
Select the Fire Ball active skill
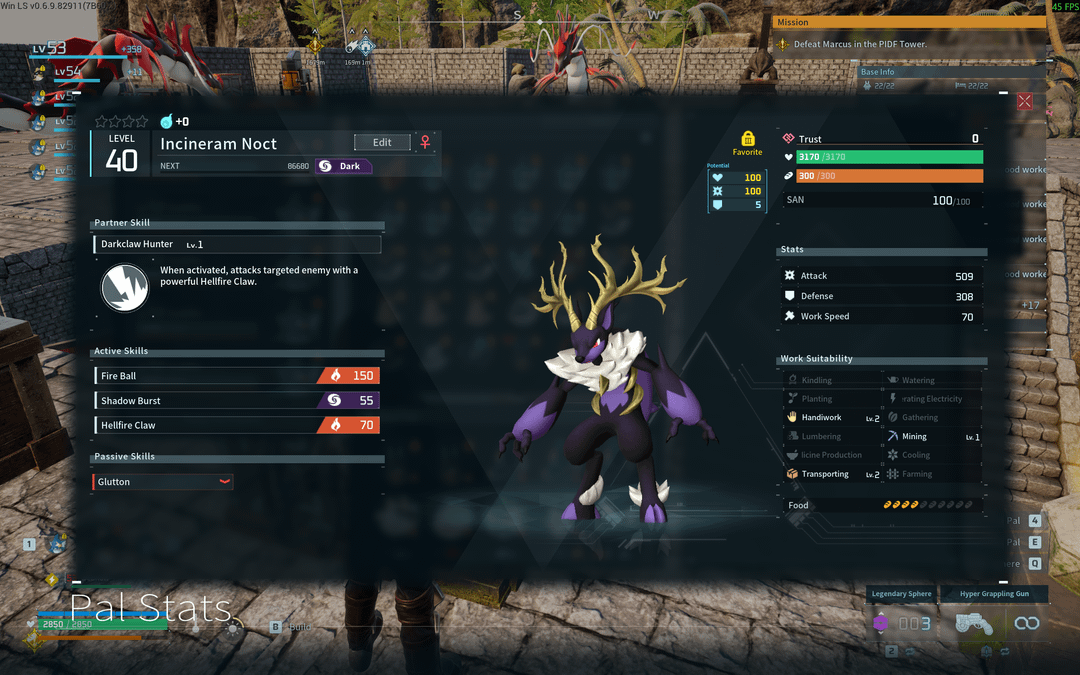click(x=236, y=376)
